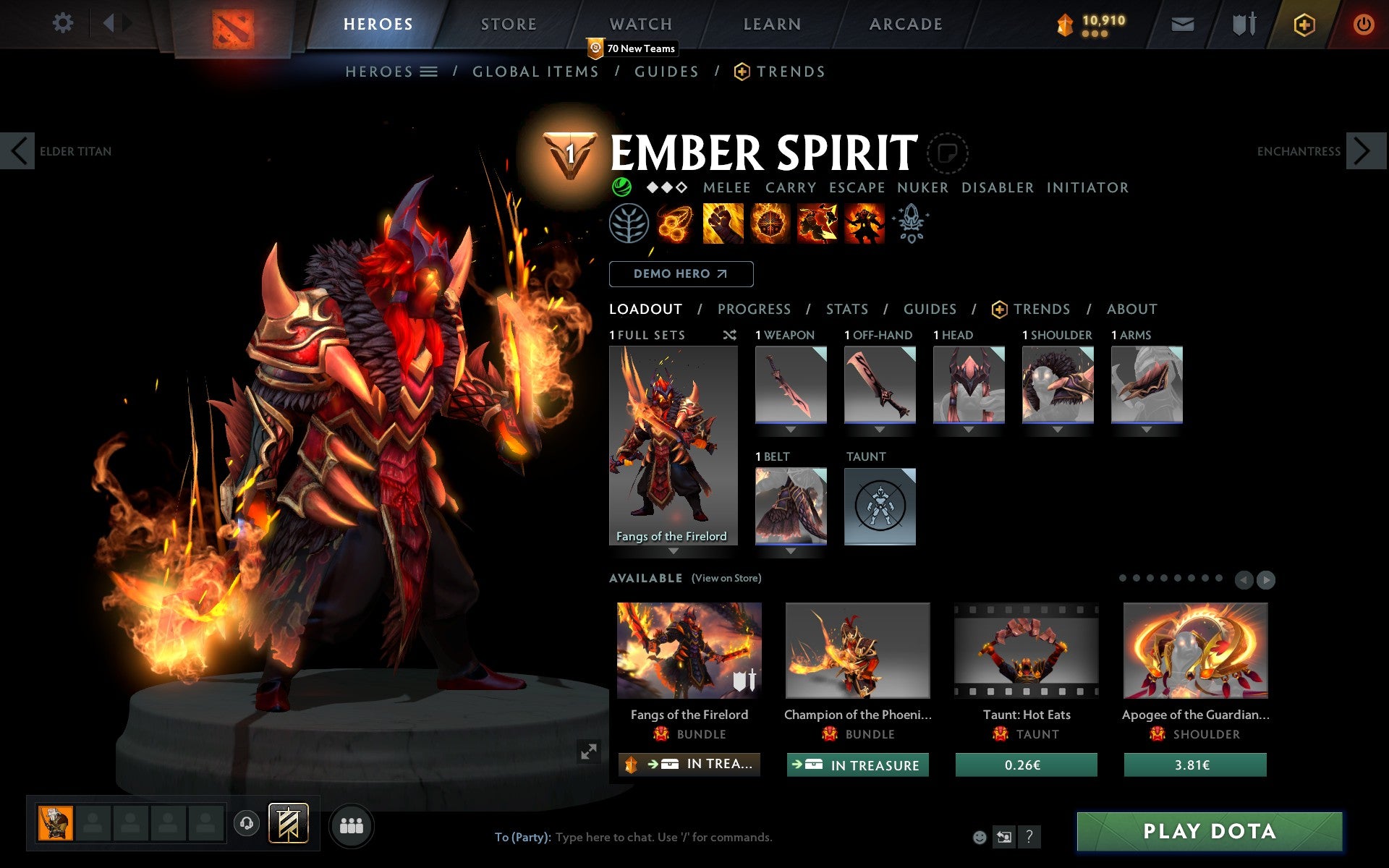Switch to the STATS tab

click(x=846, y=309)
